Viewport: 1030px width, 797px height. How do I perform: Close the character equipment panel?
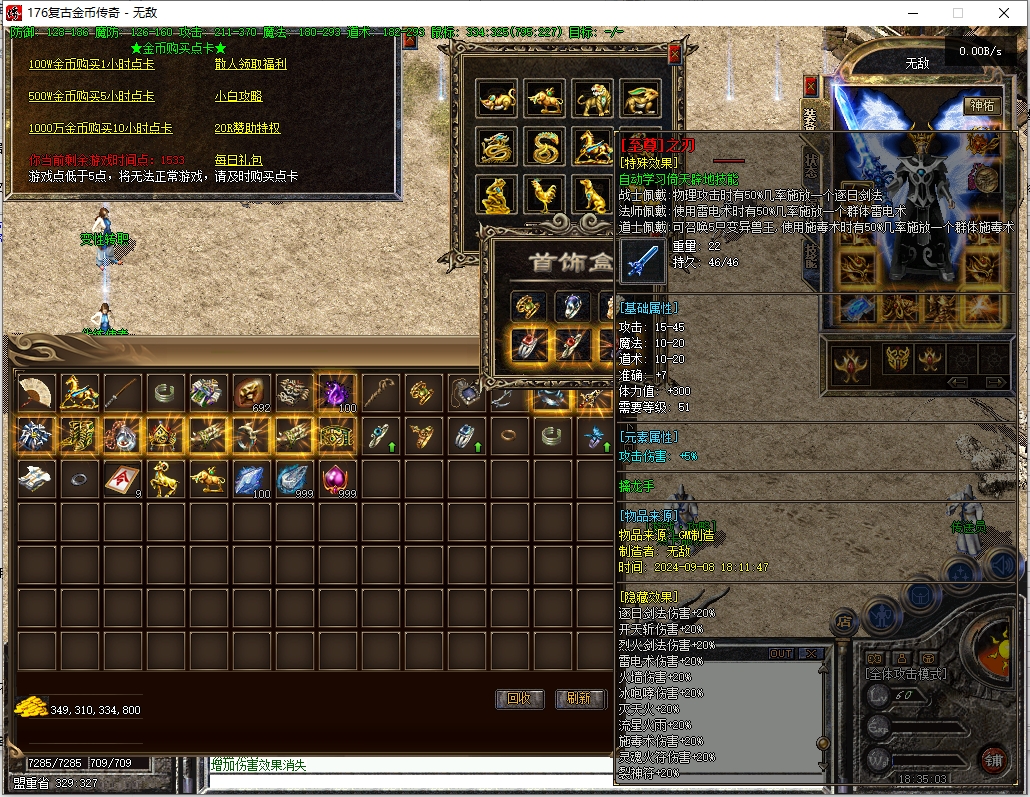click(x=810, y=85)
